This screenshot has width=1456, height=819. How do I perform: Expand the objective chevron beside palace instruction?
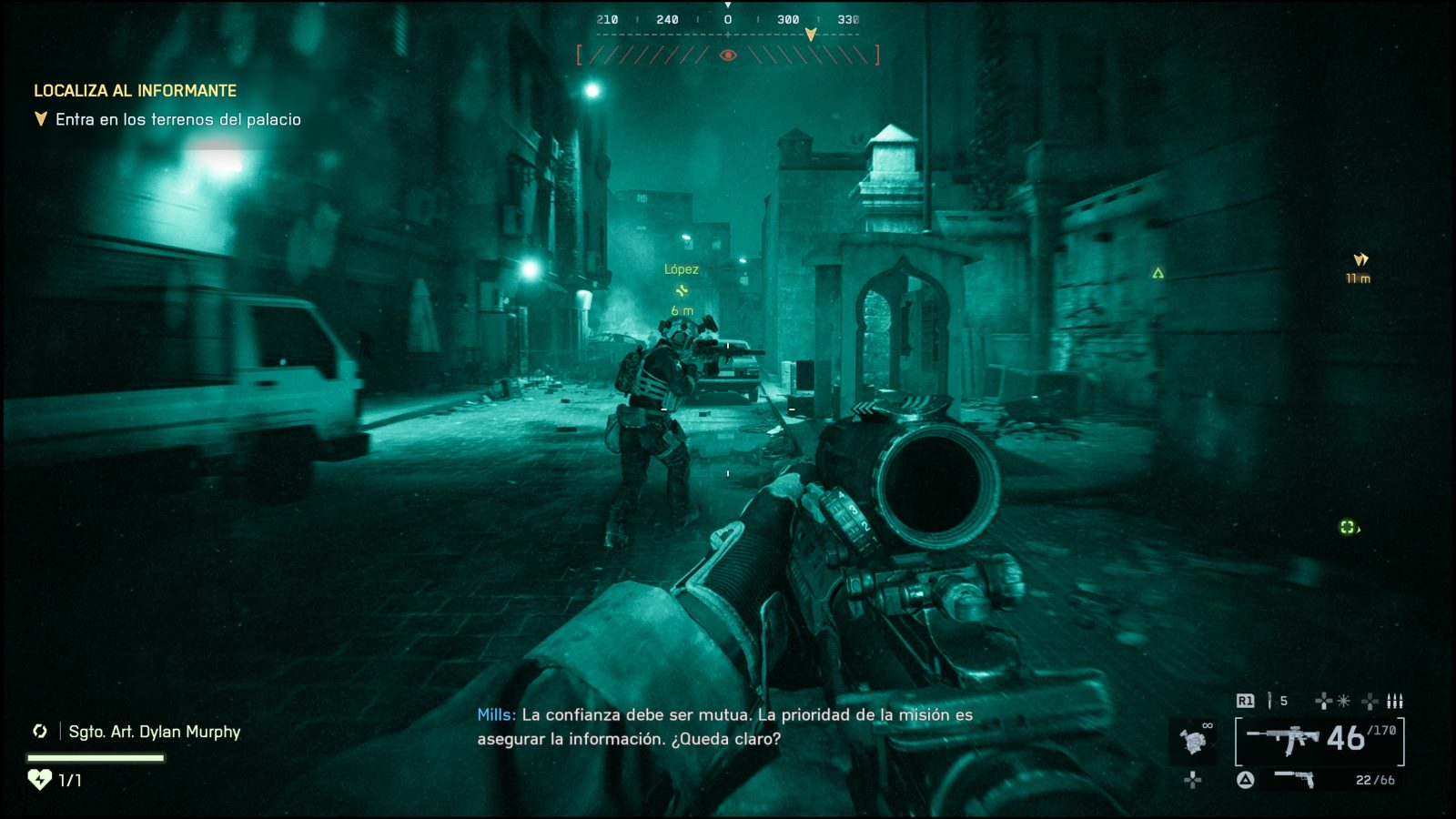40,118
